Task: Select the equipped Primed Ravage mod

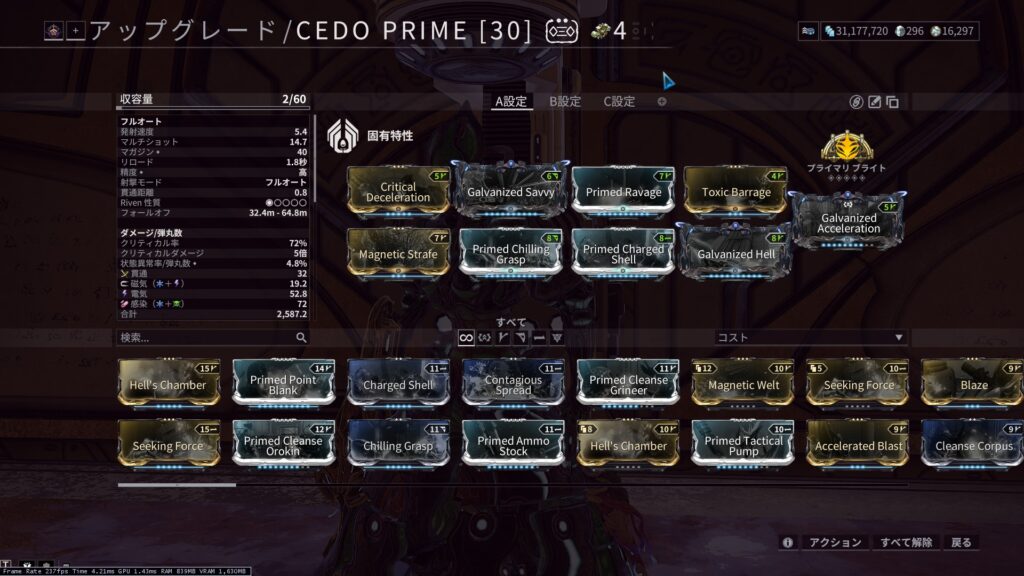Action: 624,192
